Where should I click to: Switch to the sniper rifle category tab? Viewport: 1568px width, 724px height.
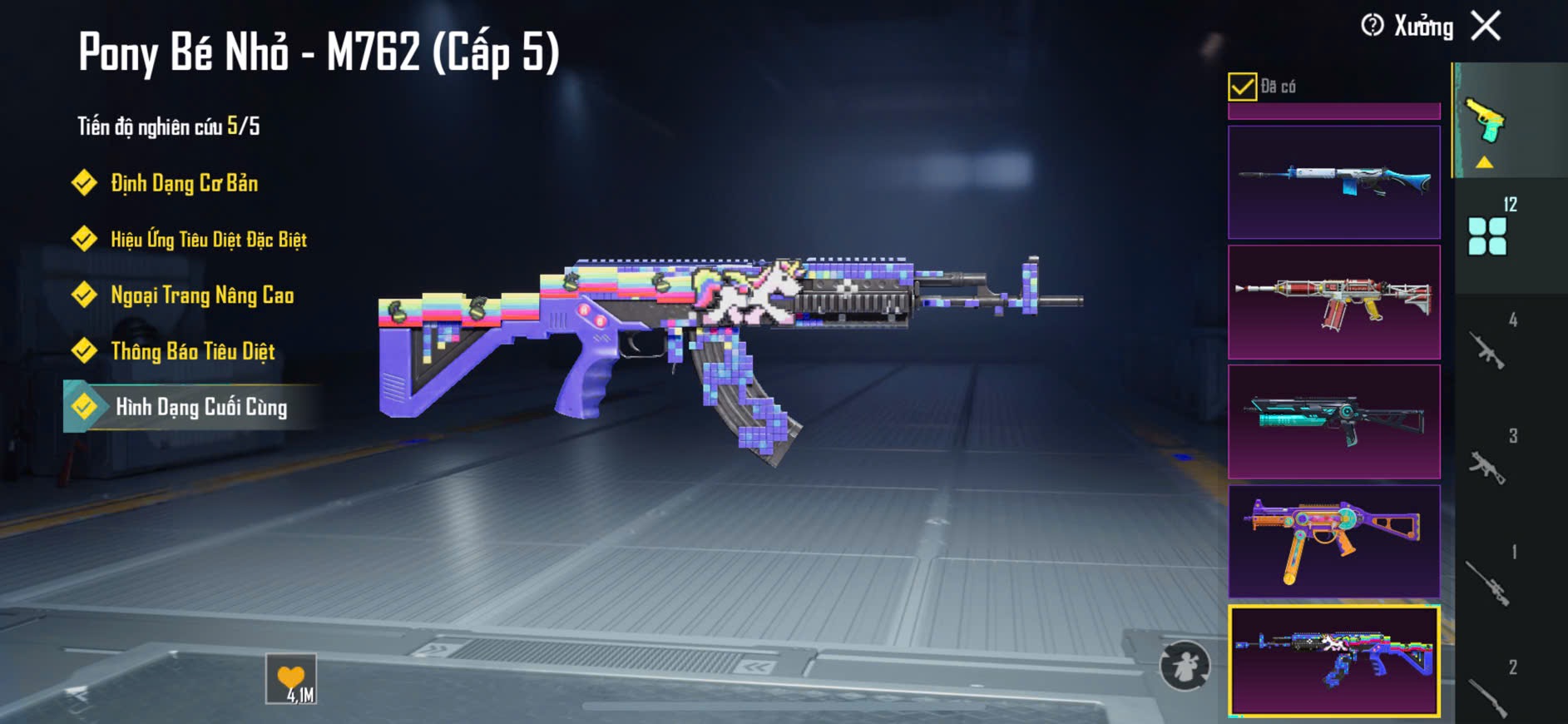[1488, 581]
